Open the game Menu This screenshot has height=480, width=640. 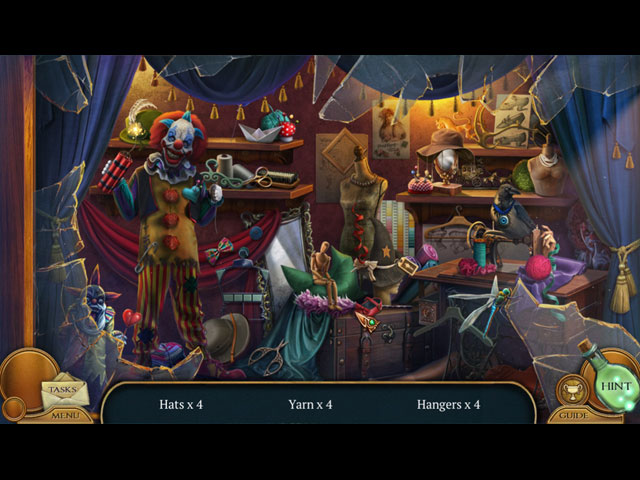pyautogui.click(x=65, y=415)
